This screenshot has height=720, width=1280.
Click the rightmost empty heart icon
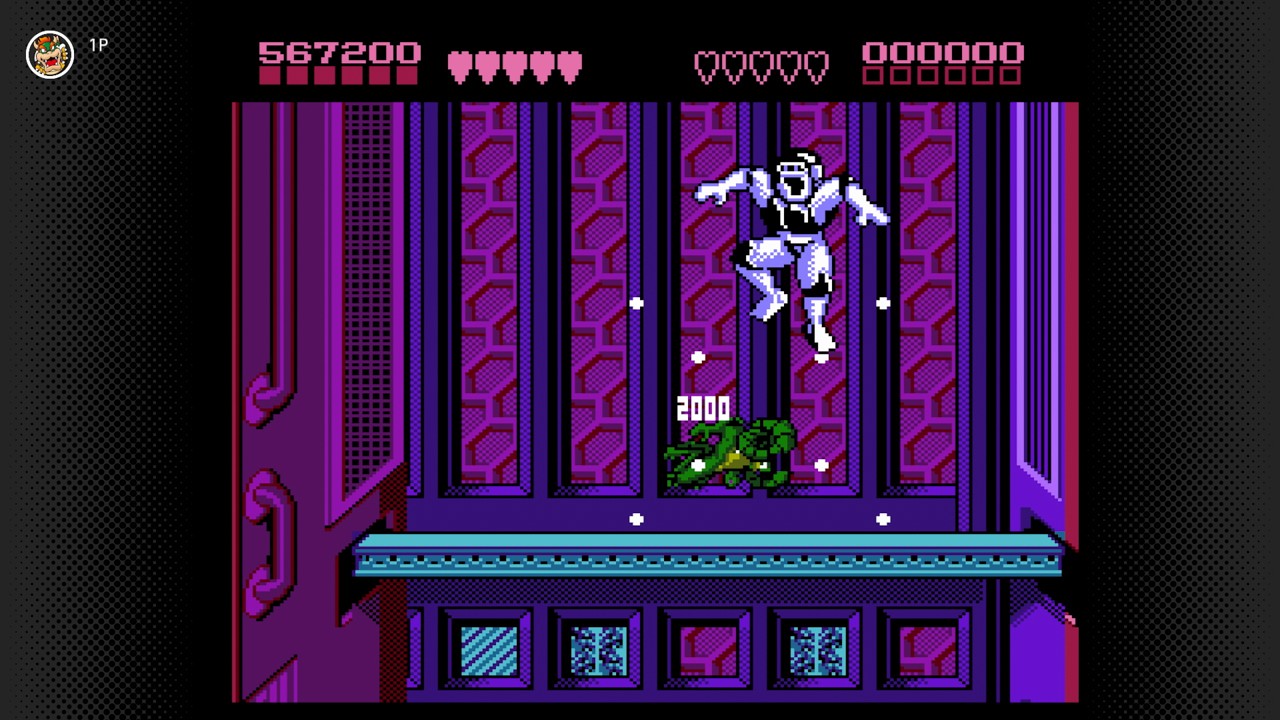tap(814, 66)
